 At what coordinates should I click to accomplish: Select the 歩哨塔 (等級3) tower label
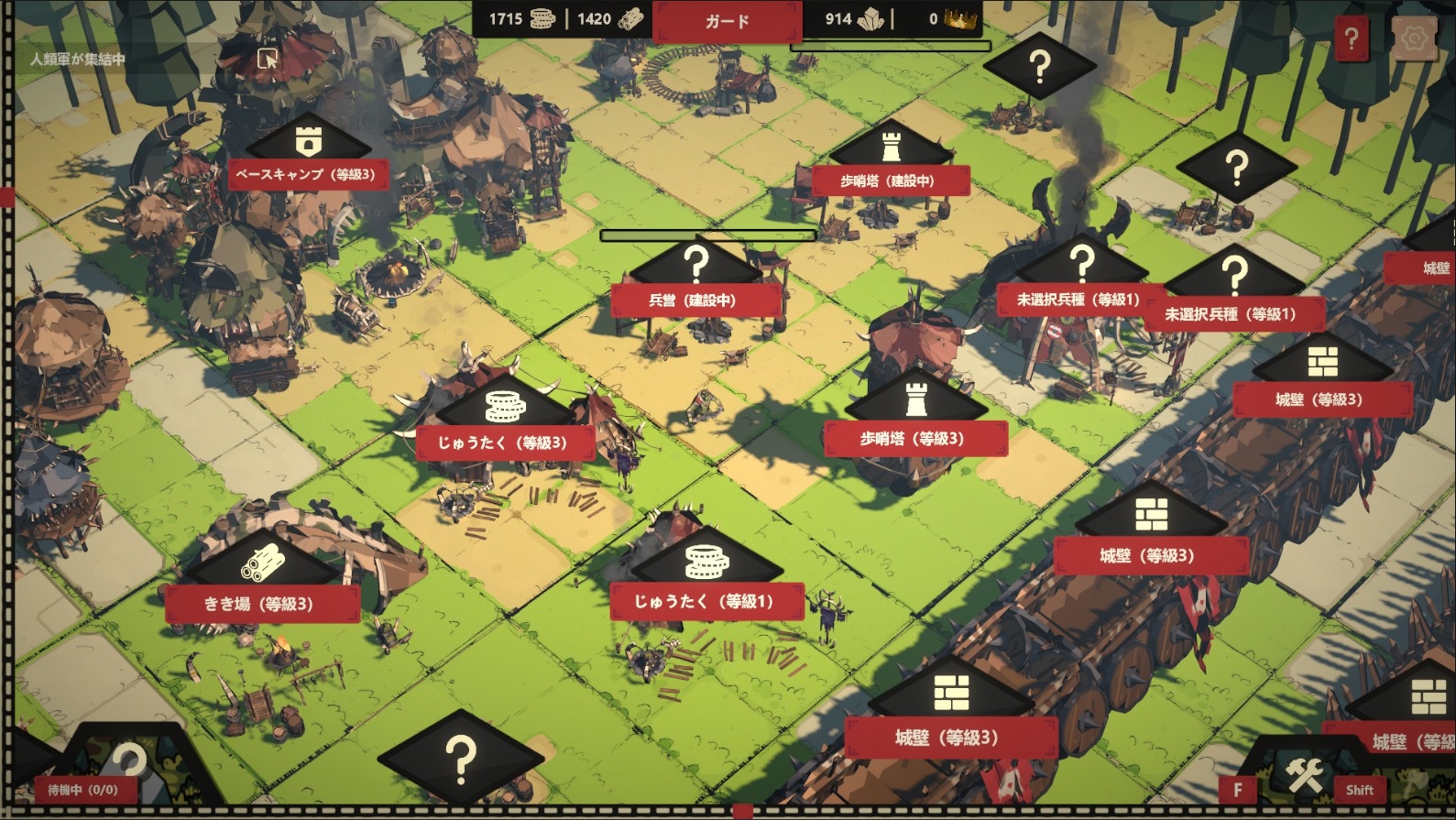click(x=914, y=439)
